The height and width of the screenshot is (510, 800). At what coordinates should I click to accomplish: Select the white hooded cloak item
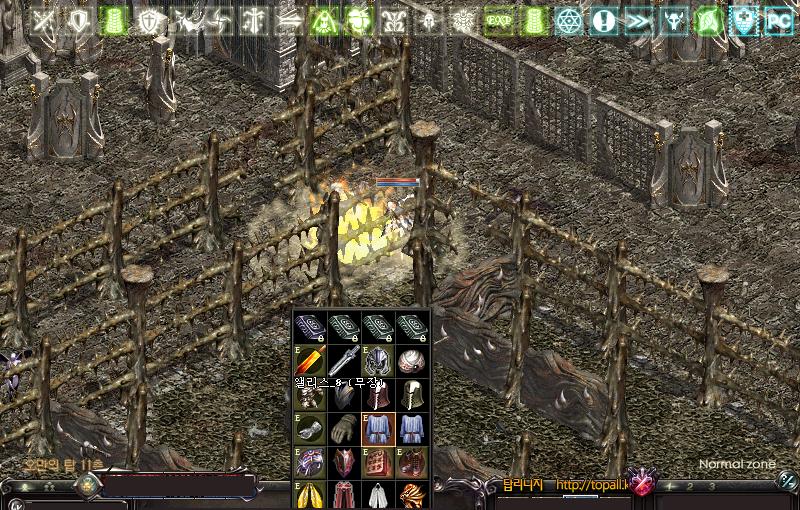coord(377,495)
